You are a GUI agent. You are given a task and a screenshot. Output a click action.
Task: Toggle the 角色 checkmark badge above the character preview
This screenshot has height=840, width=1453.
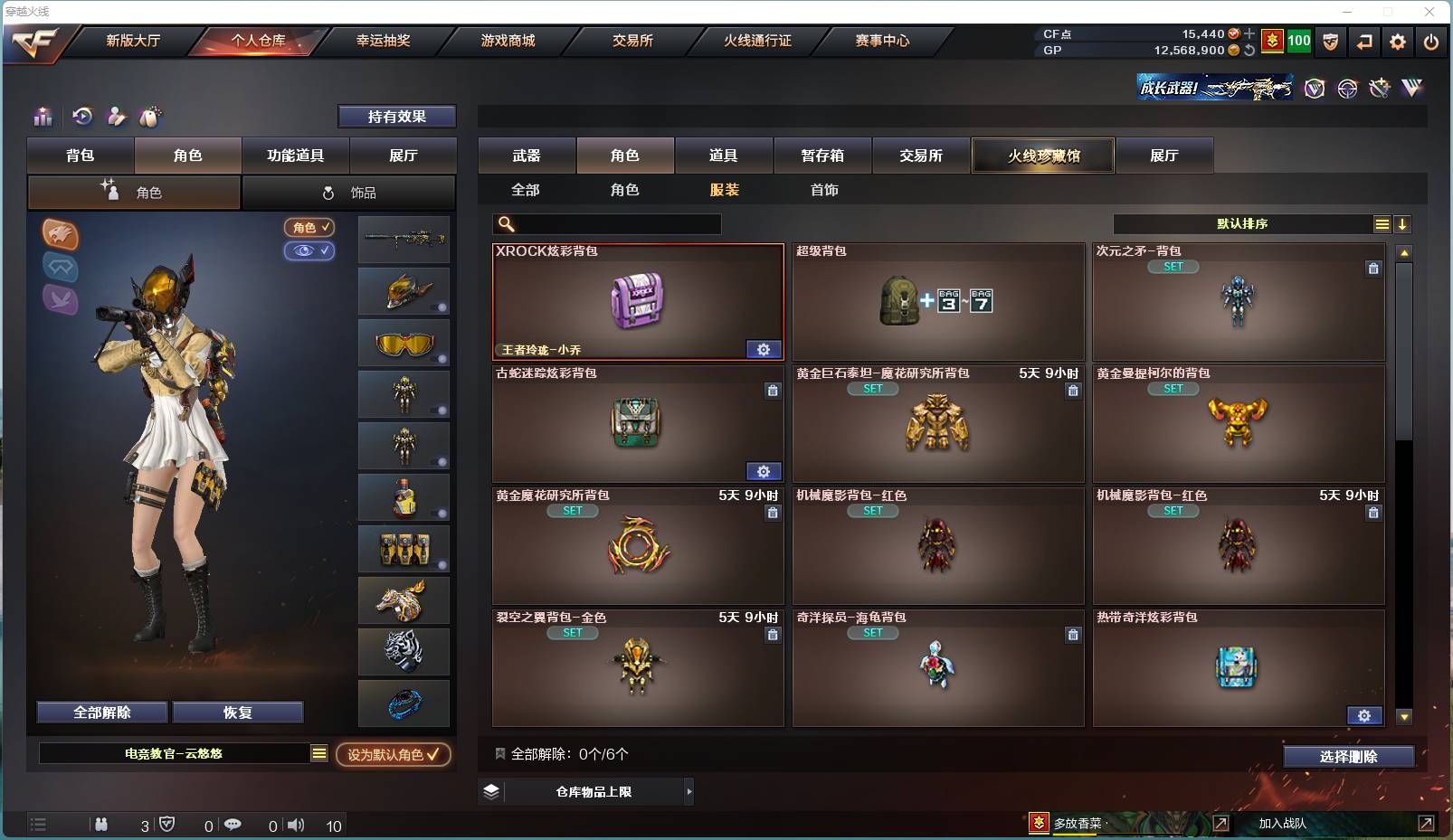[309, 227]
